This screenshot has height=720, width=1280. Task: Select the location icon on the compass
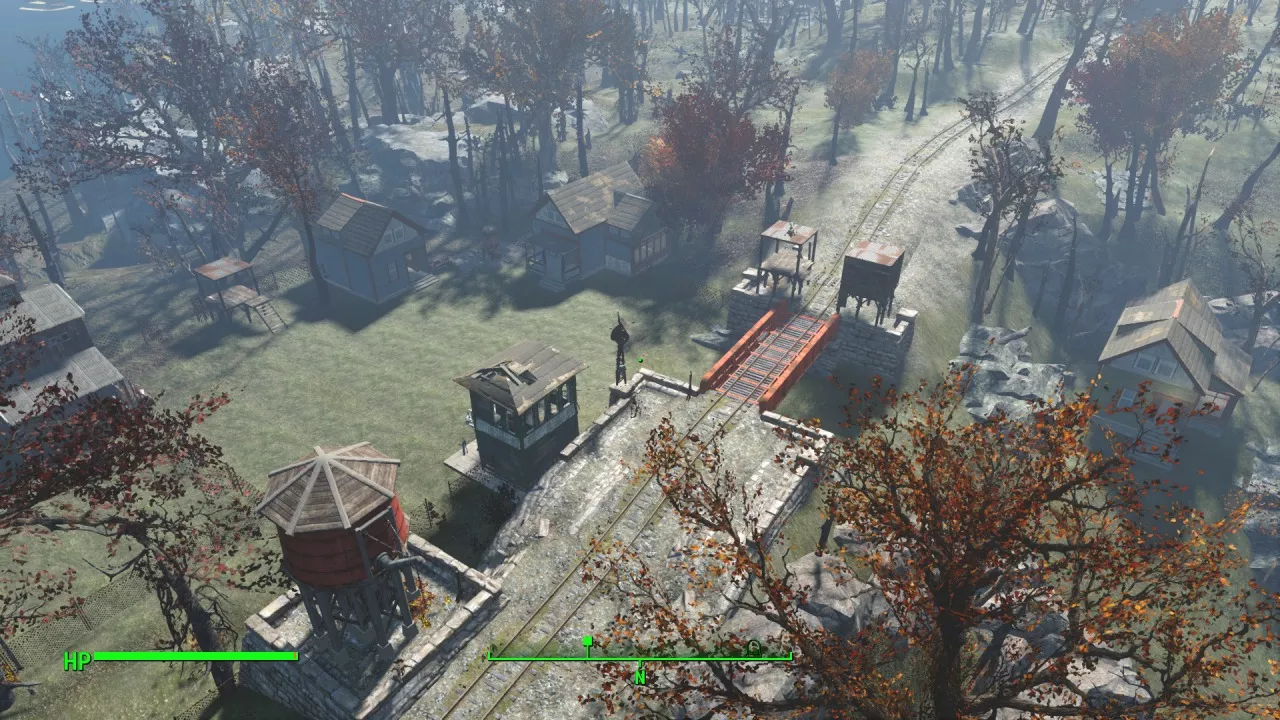[x=753, y=647]
